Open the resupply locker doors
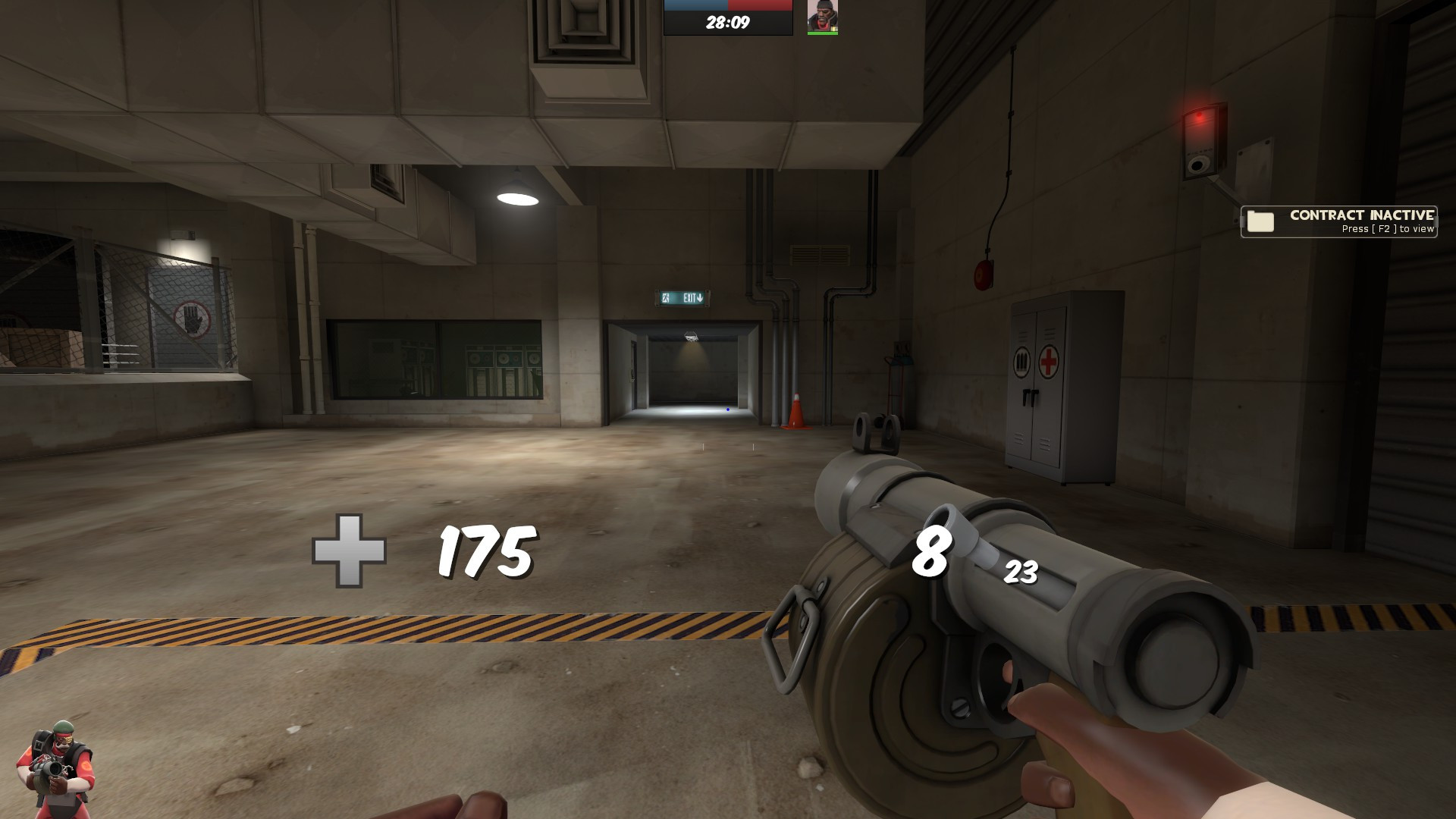 tap(1030, 398)
